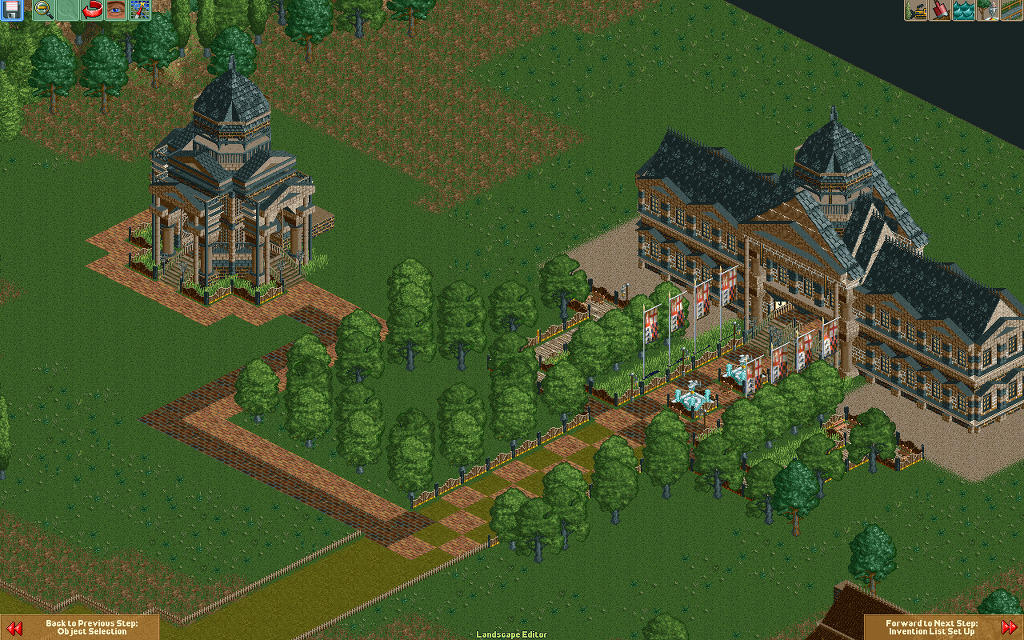The width and height of the screenshot is (1024, 640).
Task: Zoom out with the magnifying glass
Action: [x=44, y=10]
